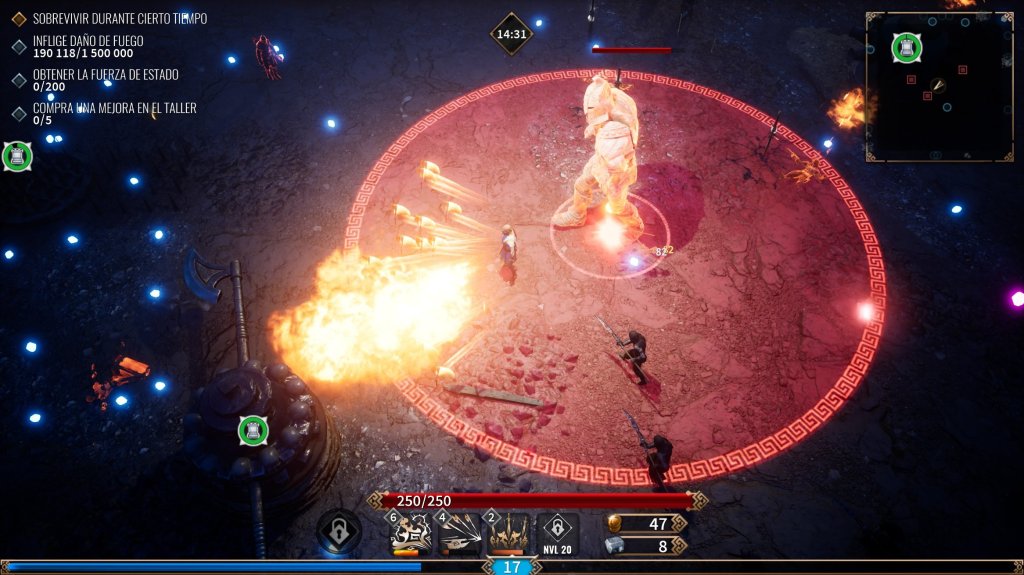Choose the level 2 spiked crown ability

point(508,534)
